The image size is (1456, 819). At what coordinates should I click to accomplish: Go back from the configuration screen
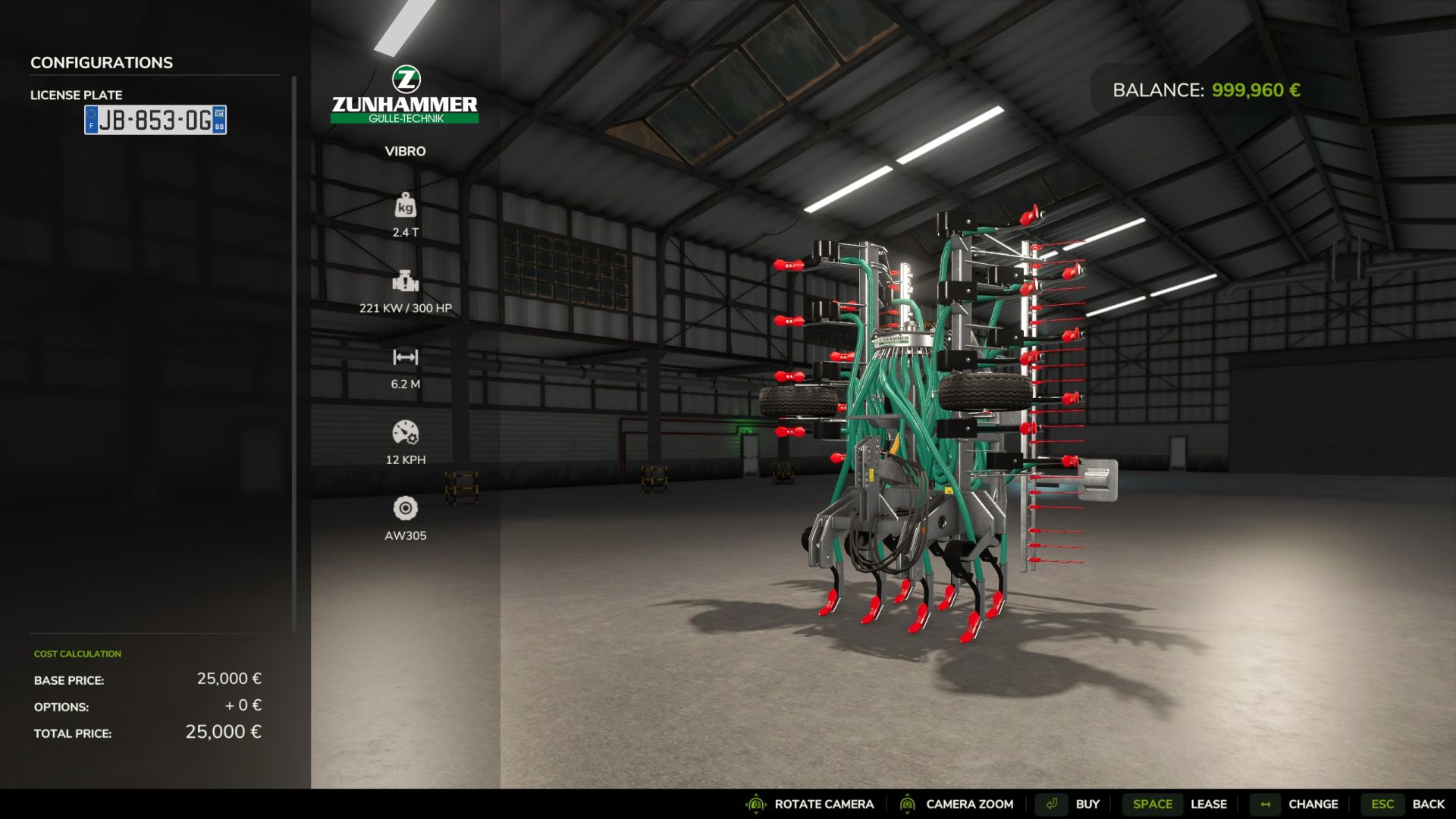[1428, 804]
